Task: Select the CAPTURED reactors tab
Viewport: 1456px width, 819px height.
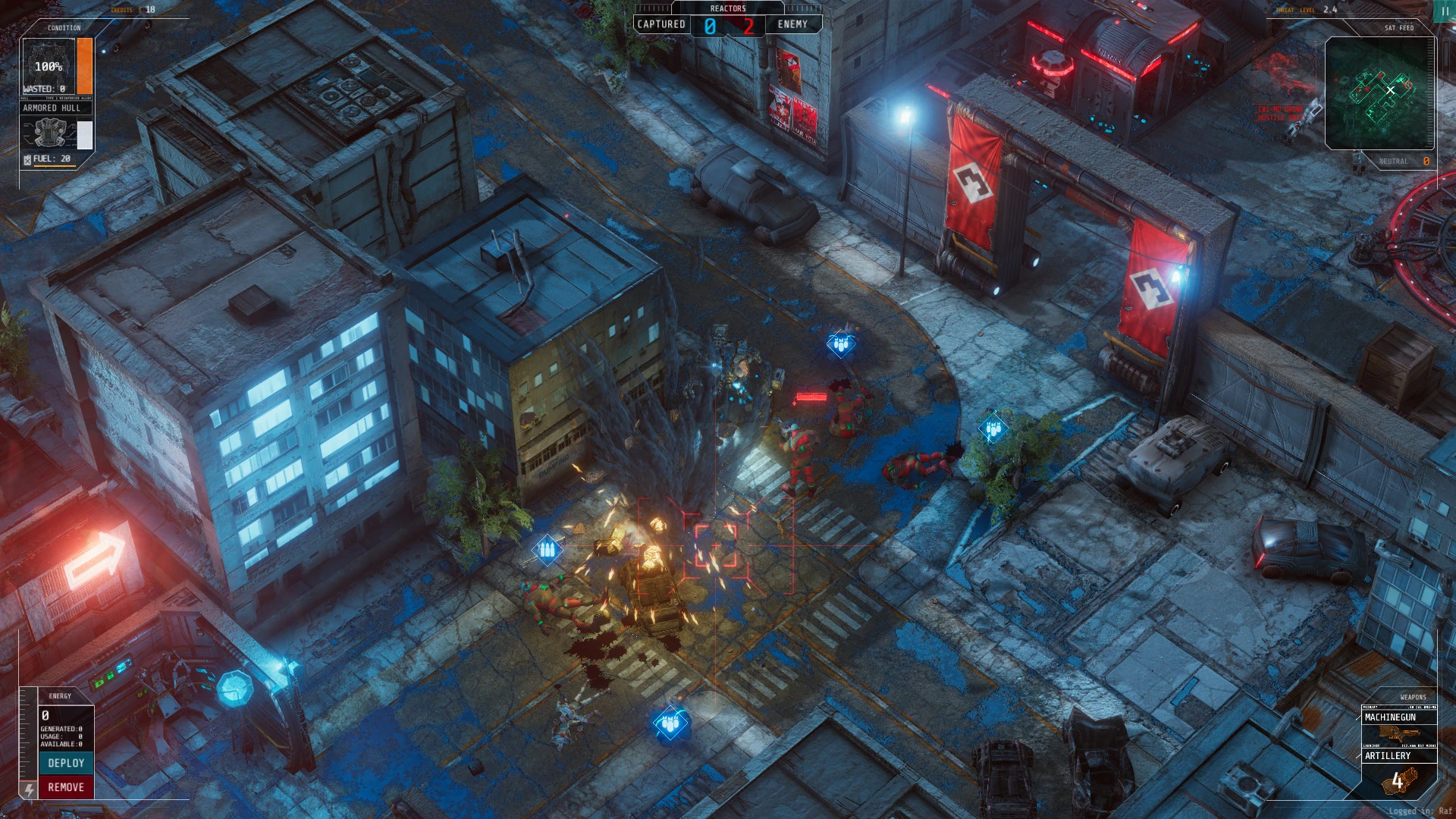Action: point(662,24)
